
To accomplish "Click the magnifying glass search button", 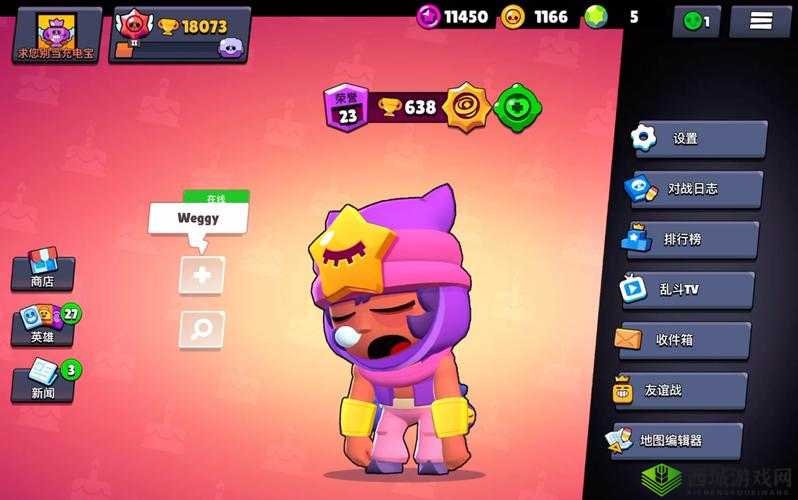I will (201, 328).
